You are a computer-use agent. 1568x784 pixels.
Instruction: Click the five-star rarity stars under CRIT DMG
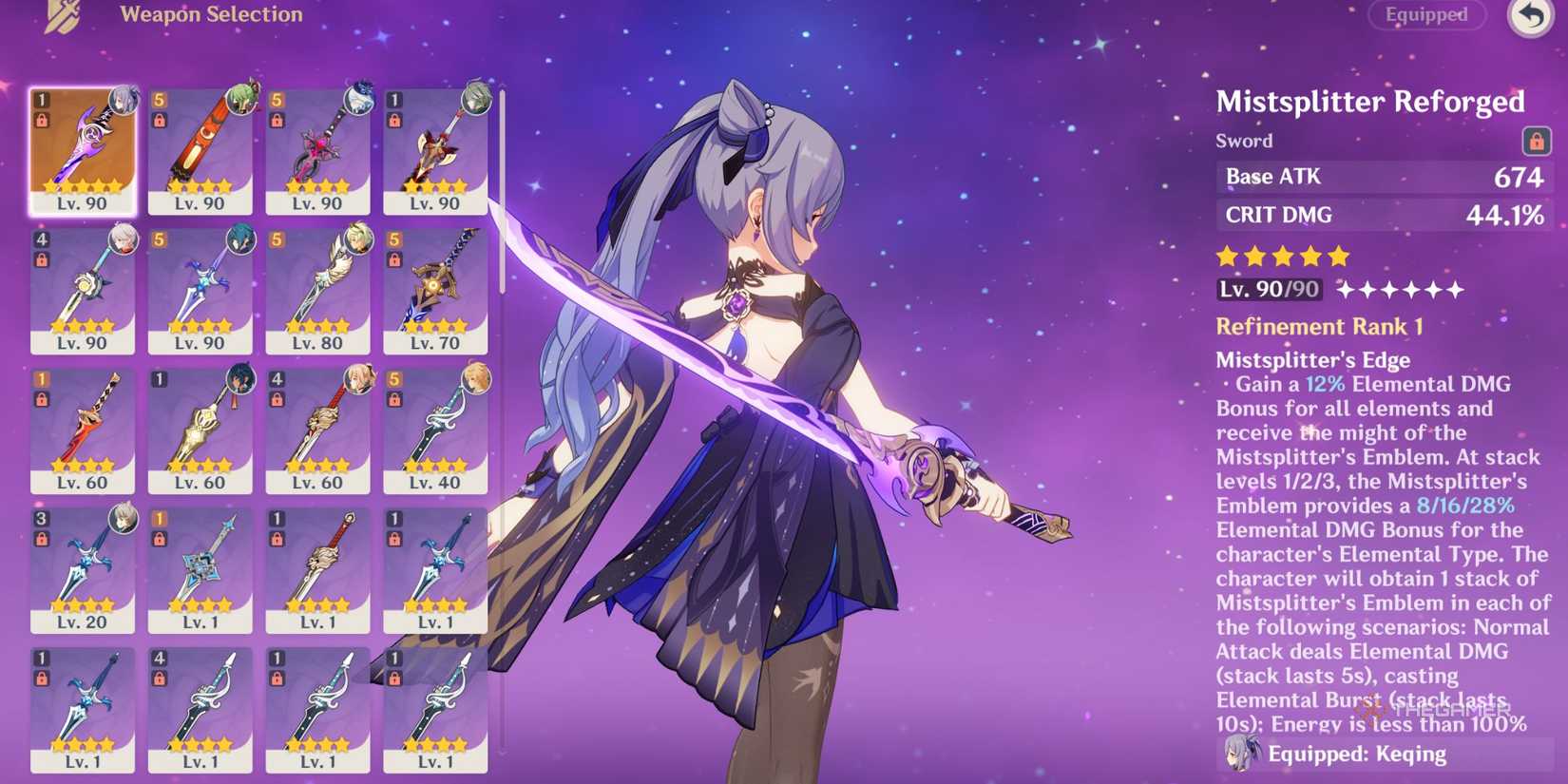[1281, 256]
